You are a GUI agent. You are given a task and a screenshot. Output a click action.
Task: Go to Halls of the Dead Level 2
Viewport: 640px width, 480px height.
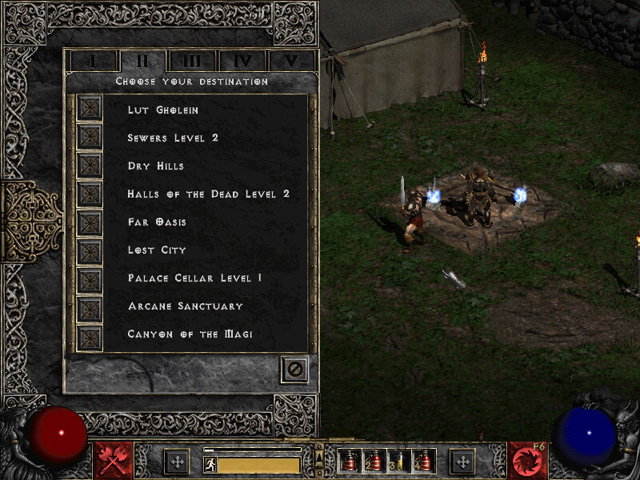point(90,193)
